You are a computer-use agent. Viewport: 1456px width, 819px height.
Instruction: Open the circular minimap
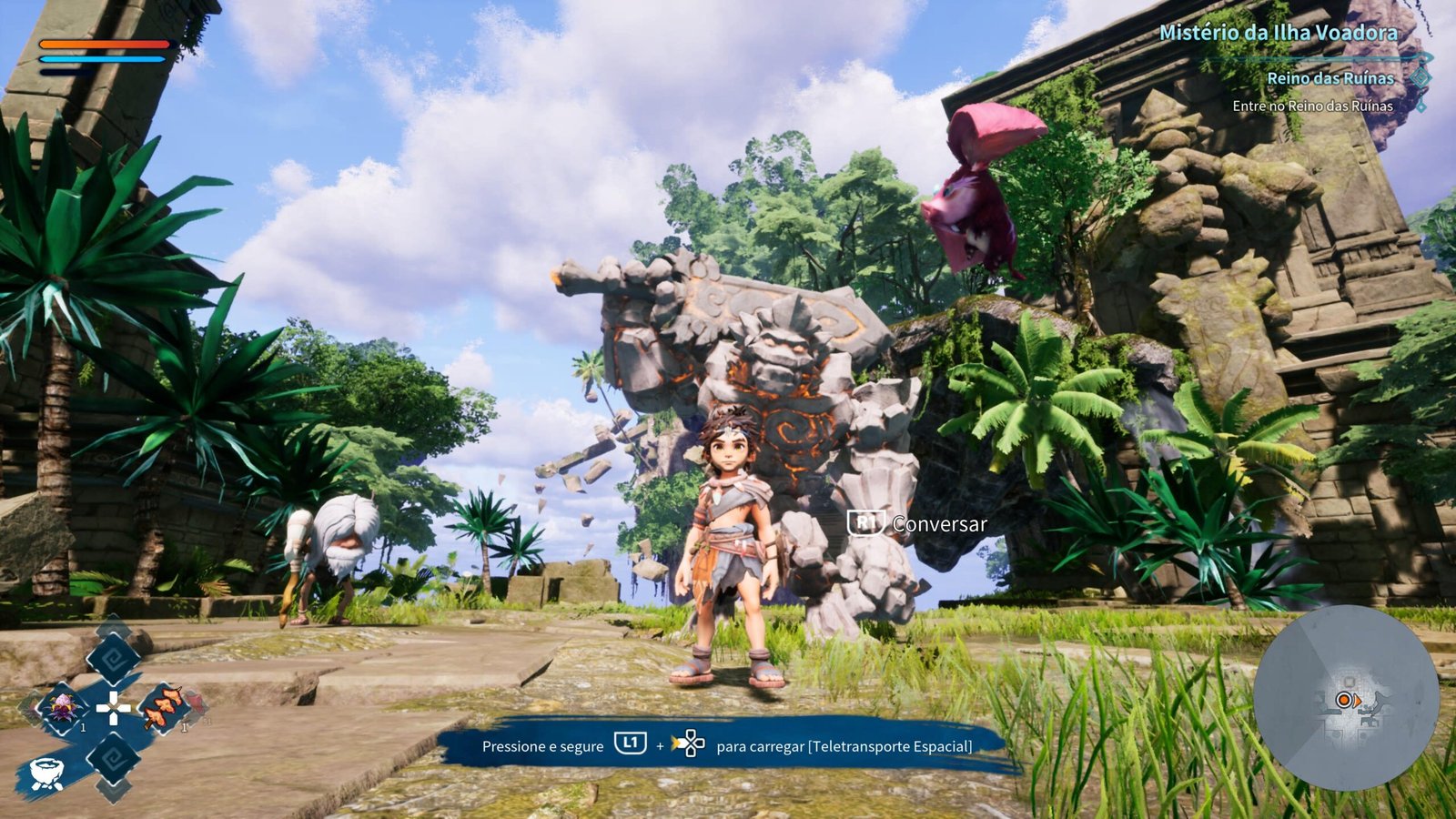click(1345, 697)
